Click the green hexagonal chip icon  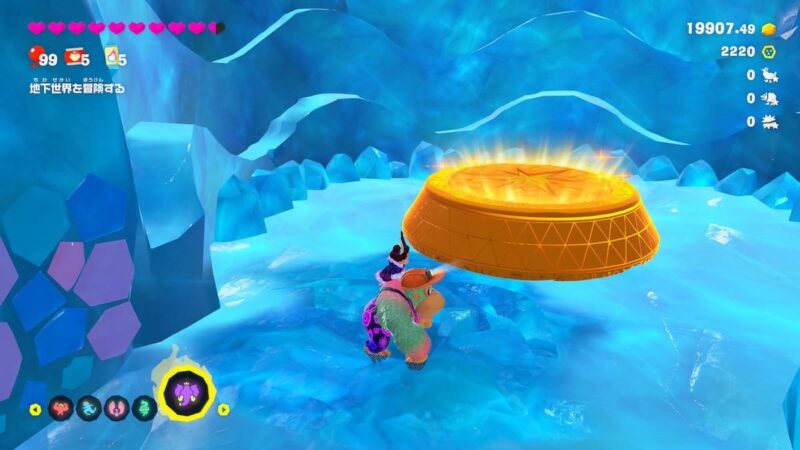pyautogui.click(x=768, y=51)
